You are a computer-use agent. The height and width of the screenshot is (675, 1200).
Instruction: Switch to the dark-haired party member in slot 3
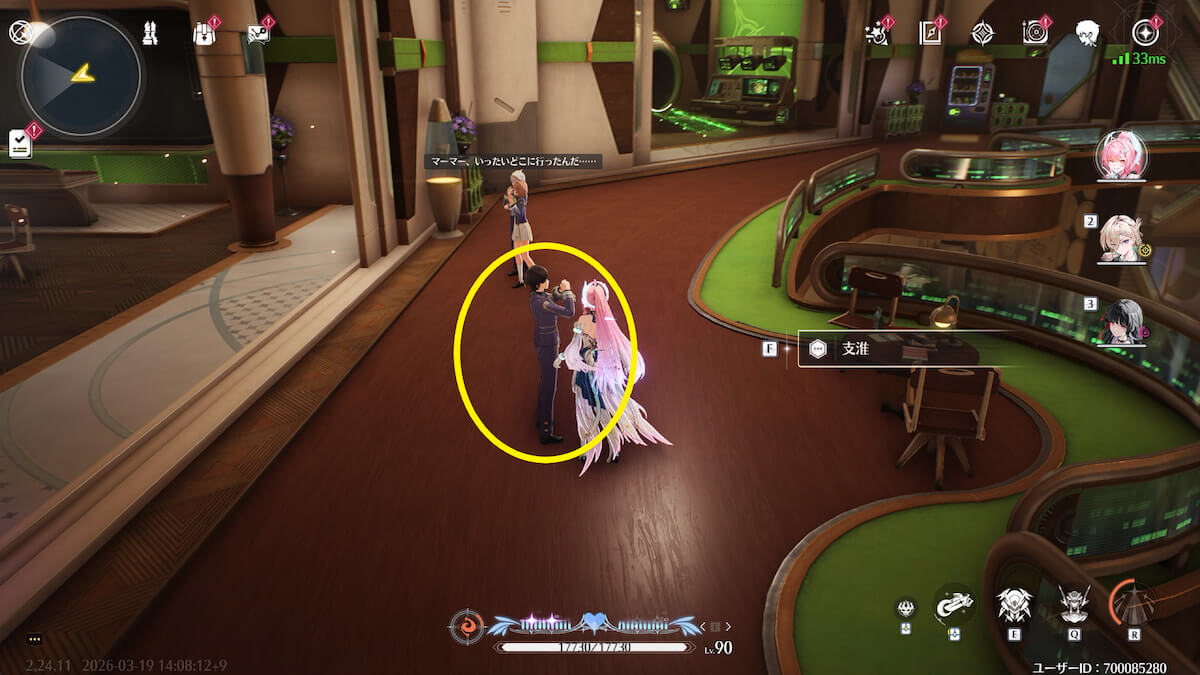click(x=1121, y=321)
